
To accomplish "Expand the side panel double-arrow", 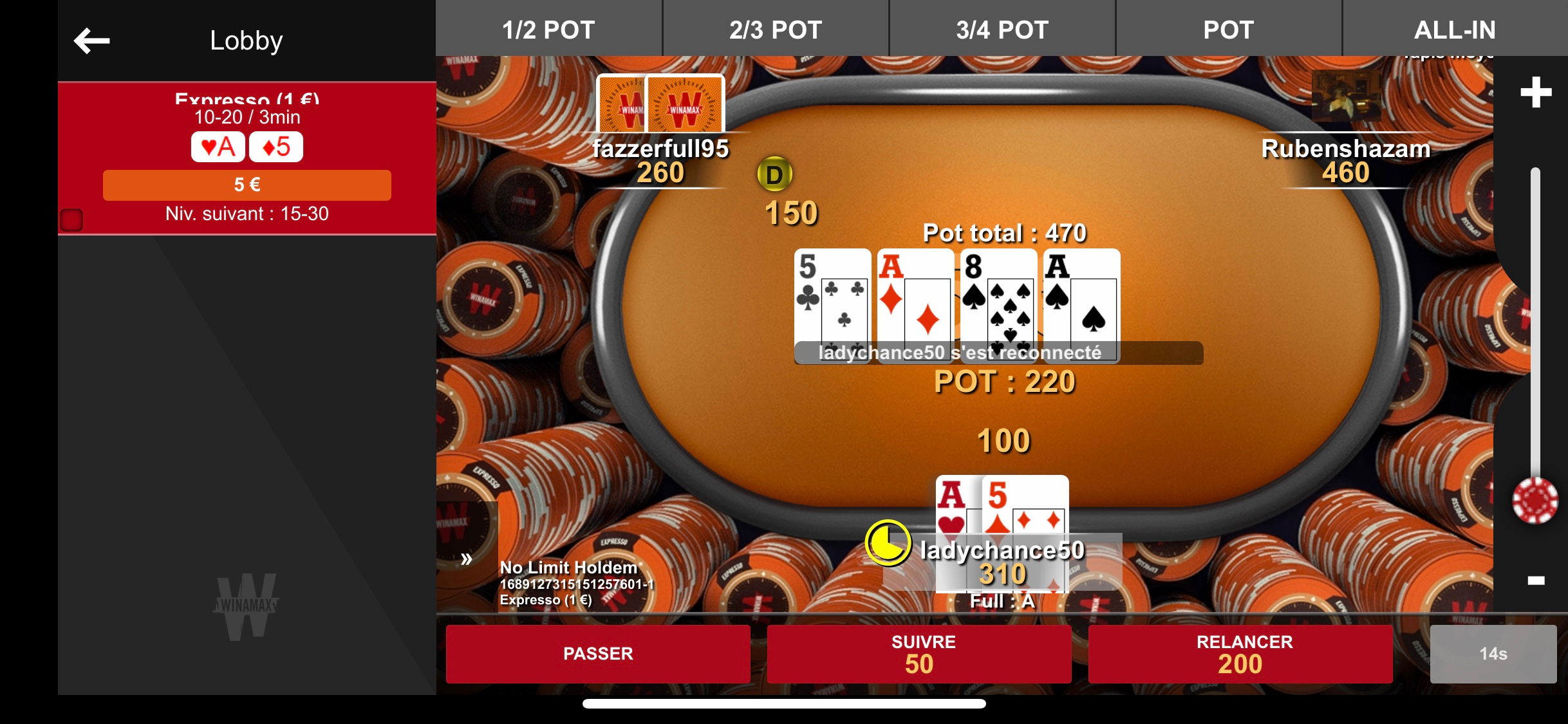I will (x=467, y=559).
